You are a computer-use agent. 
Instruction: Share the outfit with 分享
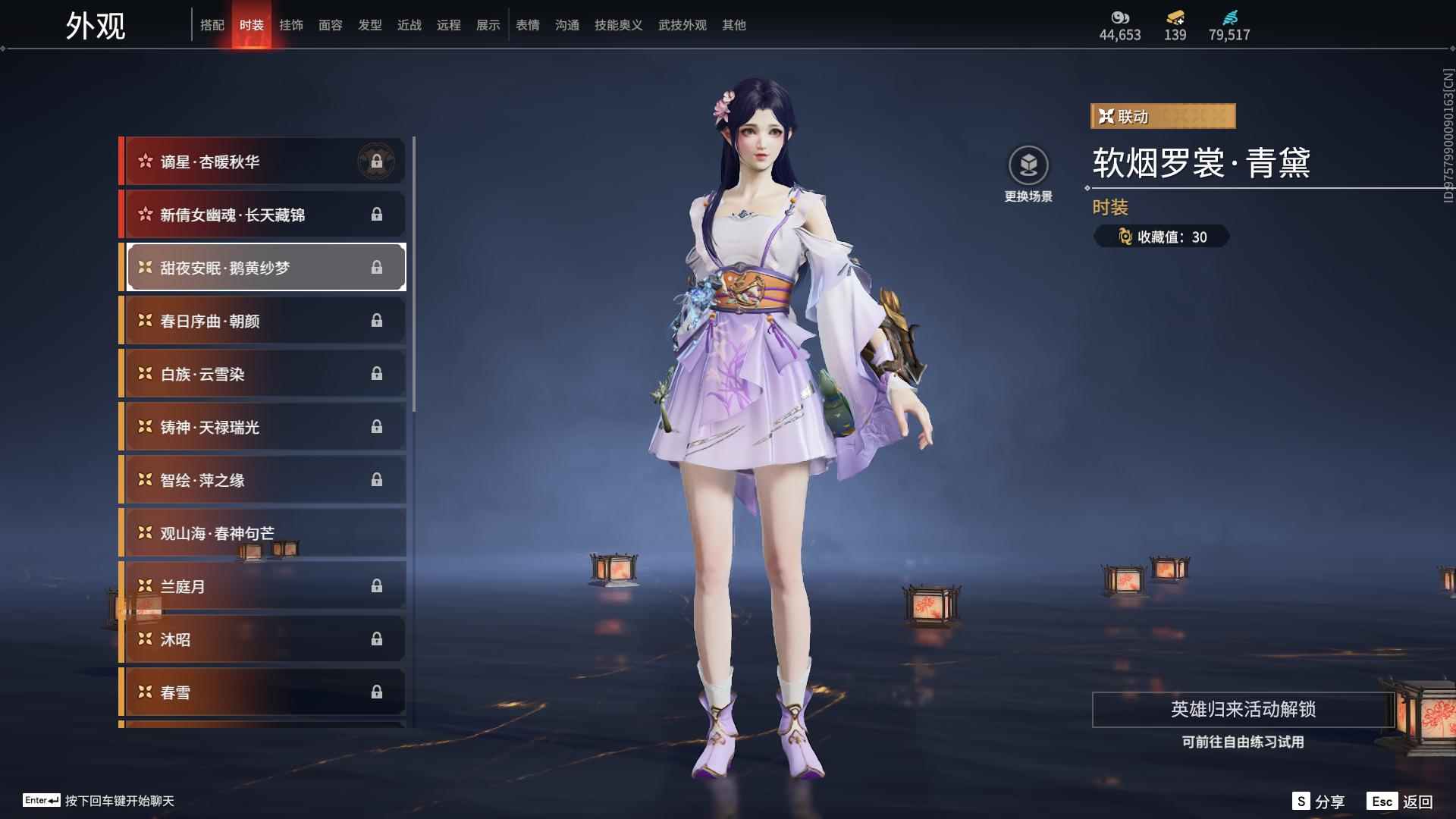pos(1319,802)
